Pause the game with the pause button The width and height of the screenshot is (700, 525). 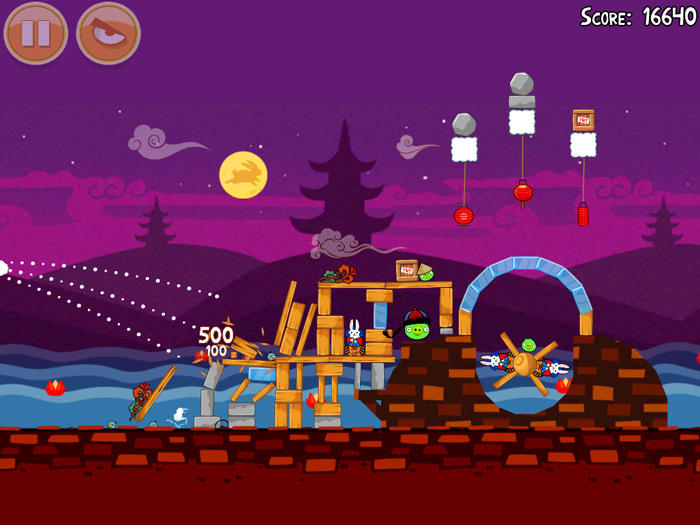(36, 33)
